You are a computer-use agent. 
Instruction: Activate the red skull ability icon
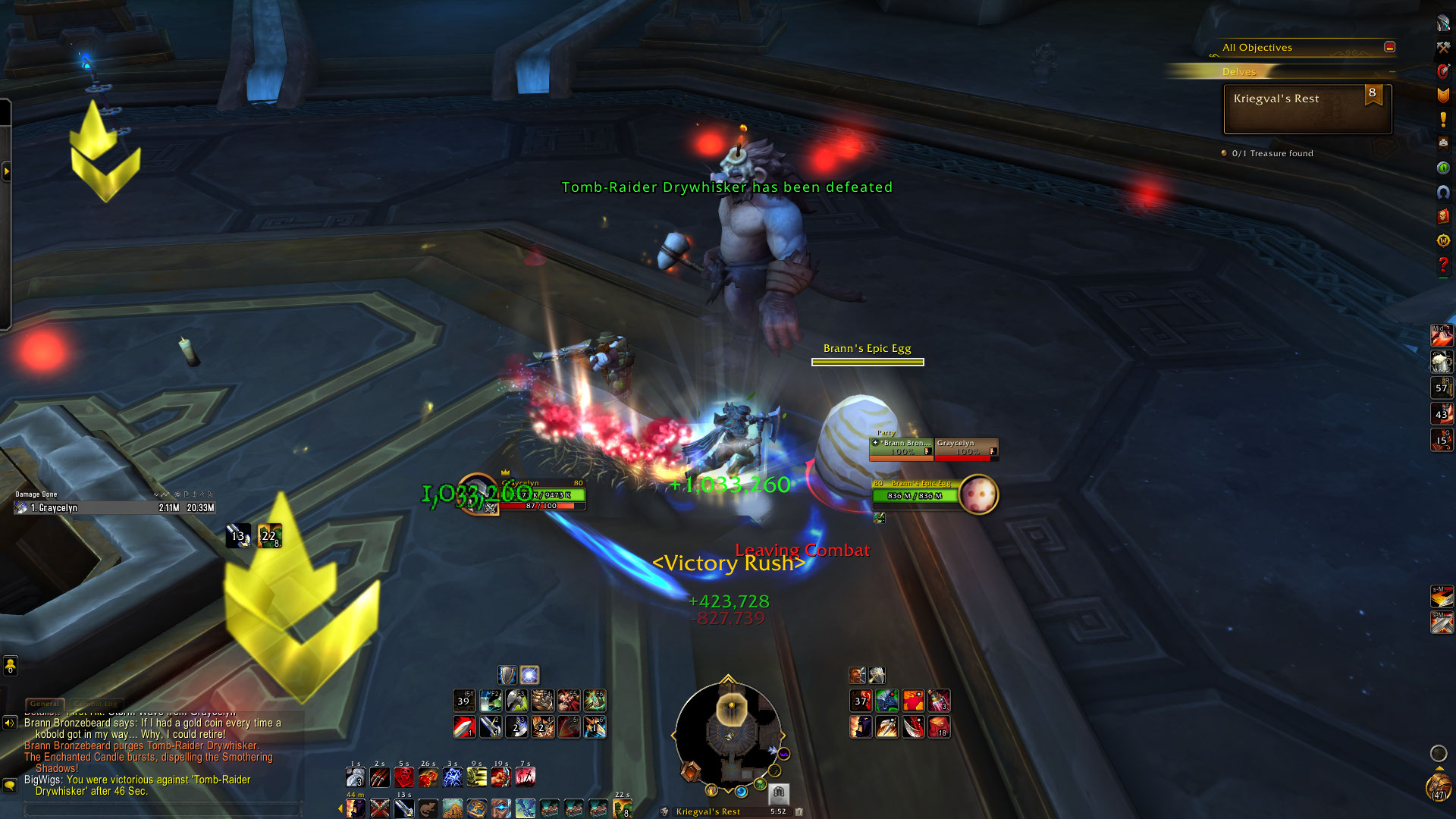pos(404,777)
